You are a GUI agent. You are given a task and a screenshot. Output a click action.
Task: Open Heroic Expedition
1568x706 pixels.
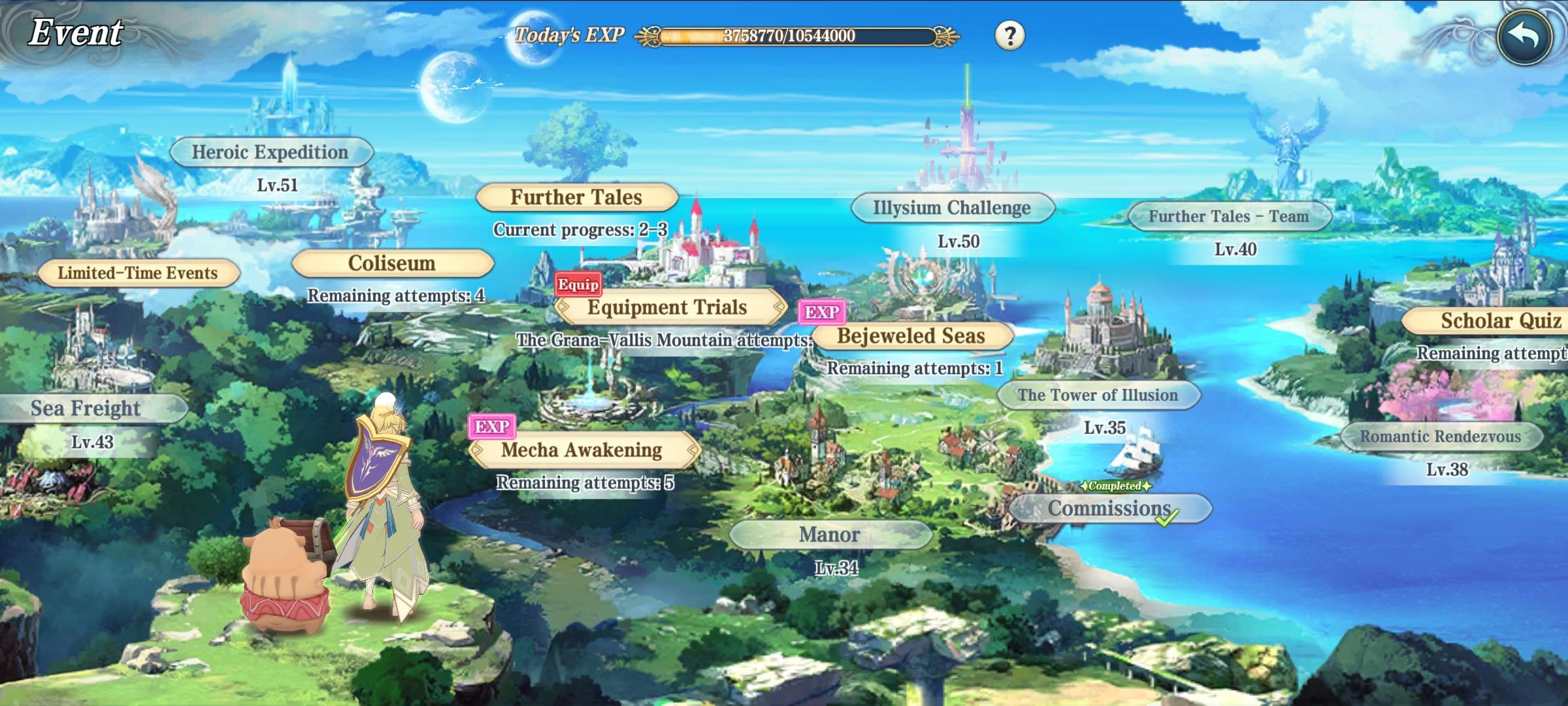tap(270, 152)
